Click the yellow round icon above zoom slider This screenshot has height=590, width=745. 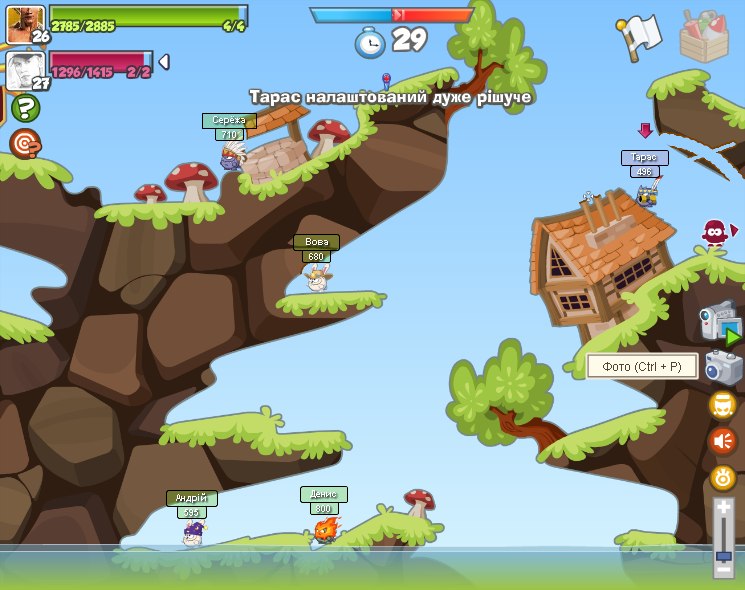[x=723, y=478]
